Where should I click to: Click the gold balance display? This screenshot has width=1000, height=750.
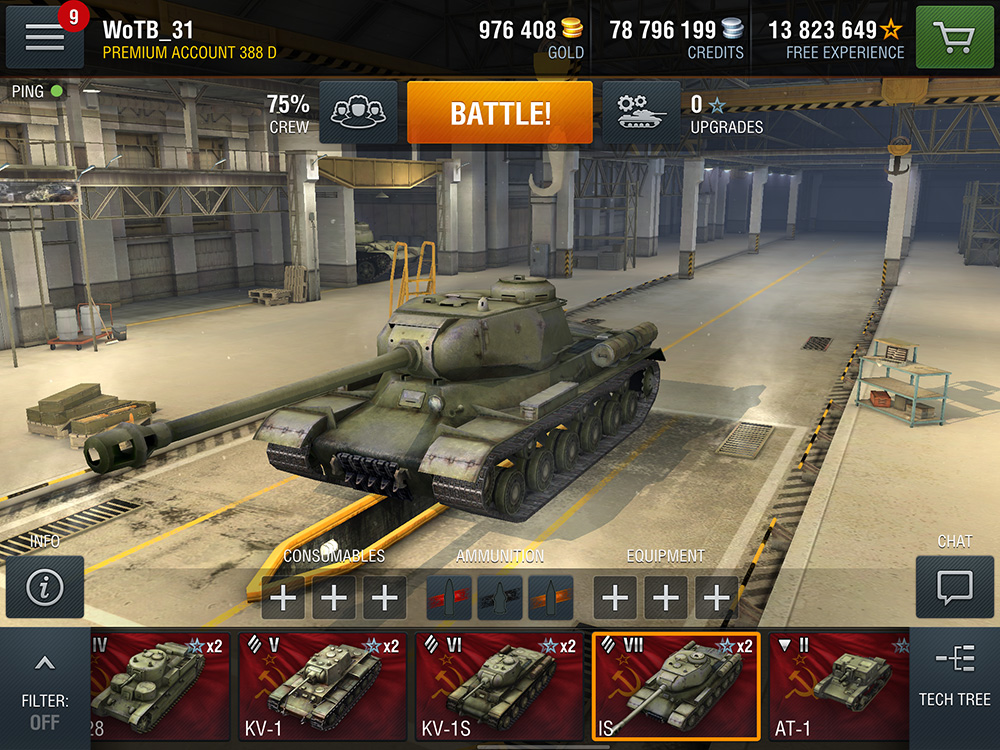(531, 38)
